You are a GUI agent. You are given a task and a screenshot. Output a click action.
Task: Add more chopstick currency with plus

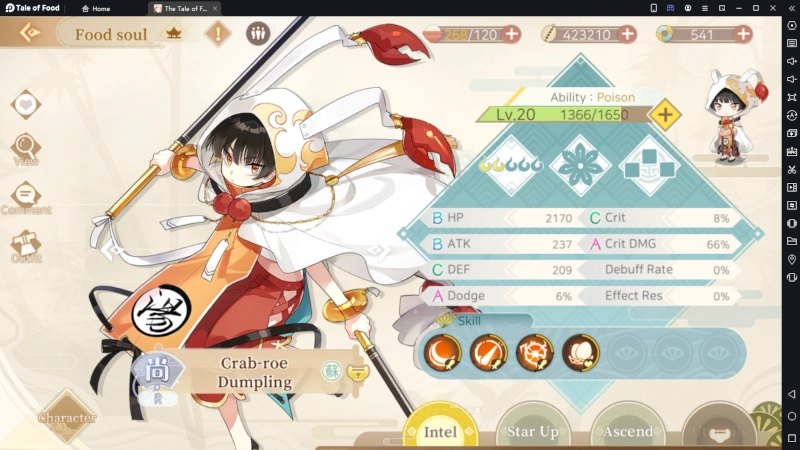coord(628,34)
